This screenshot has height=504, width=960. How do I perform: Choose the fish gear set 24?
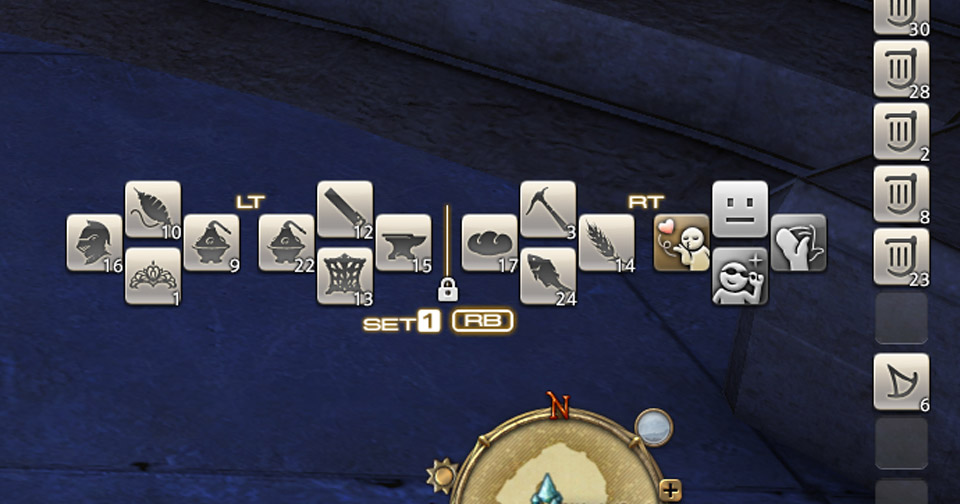(x=548, y=276)
